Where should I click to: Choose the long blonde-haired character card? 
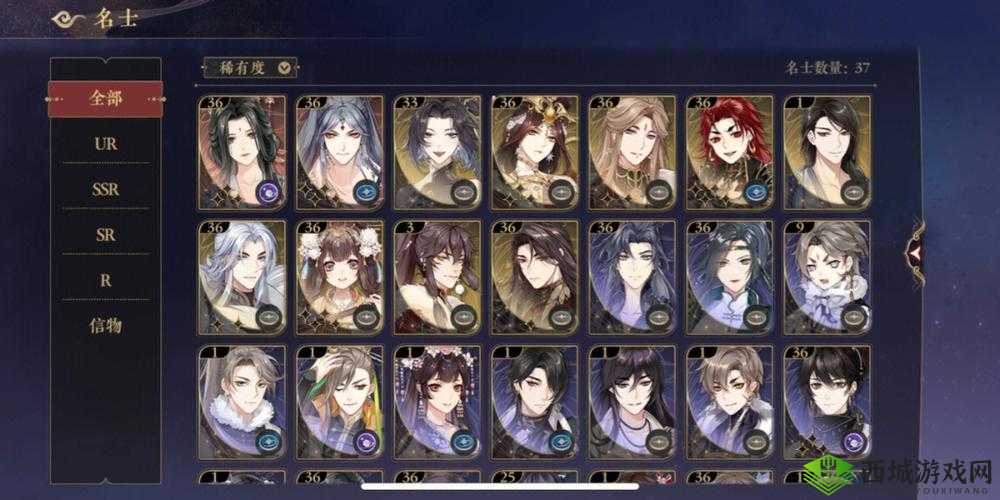[x=632, y=152]
